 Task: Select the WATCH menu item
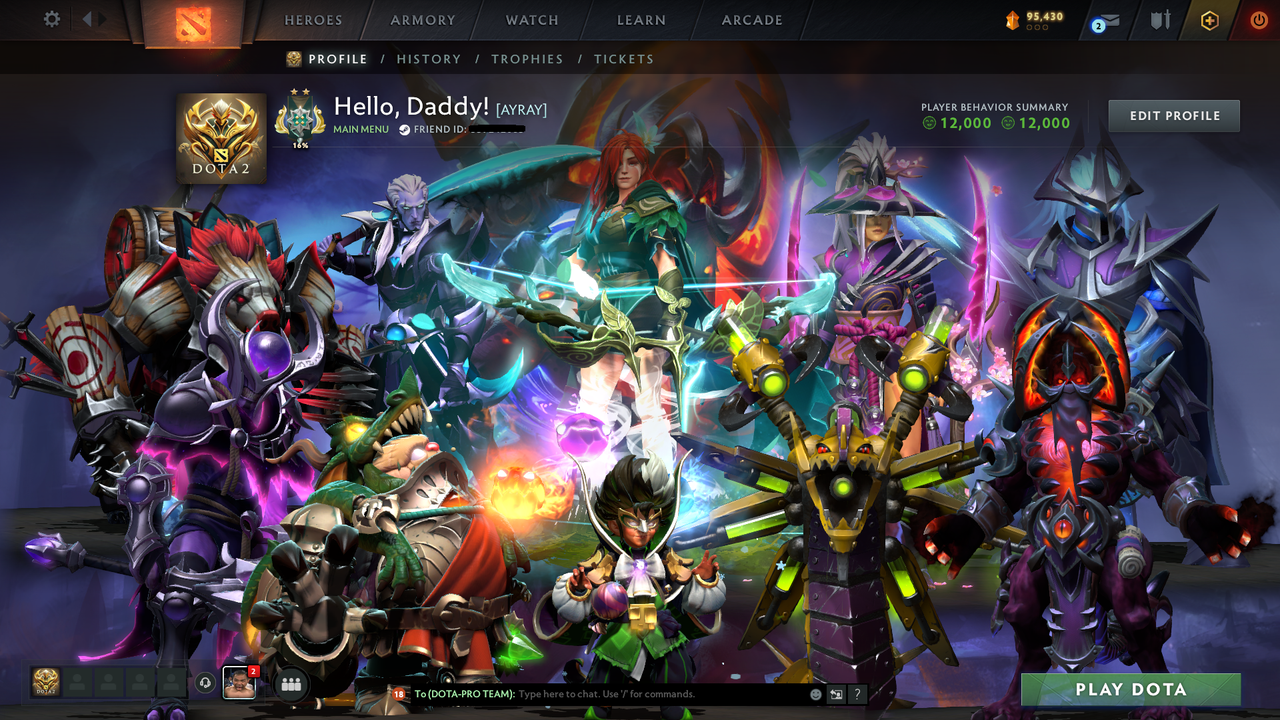tap(531, 19)
